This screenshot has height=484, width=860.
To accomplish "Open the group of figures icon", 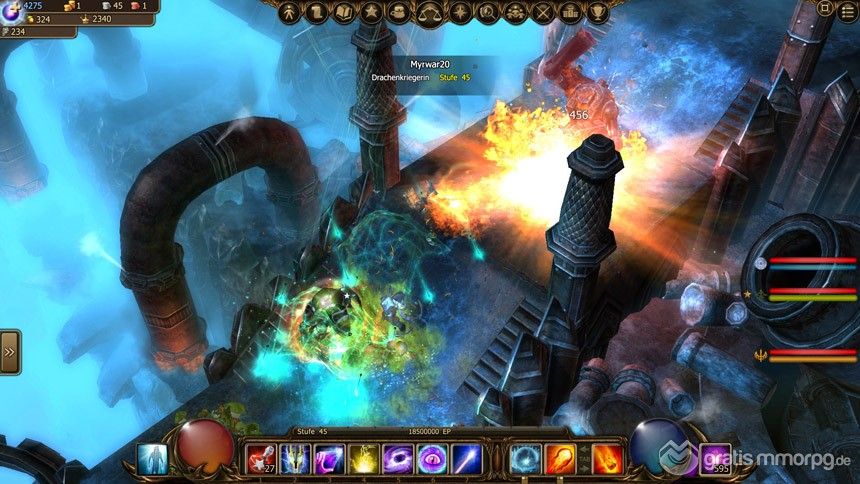I will point(516,13).
